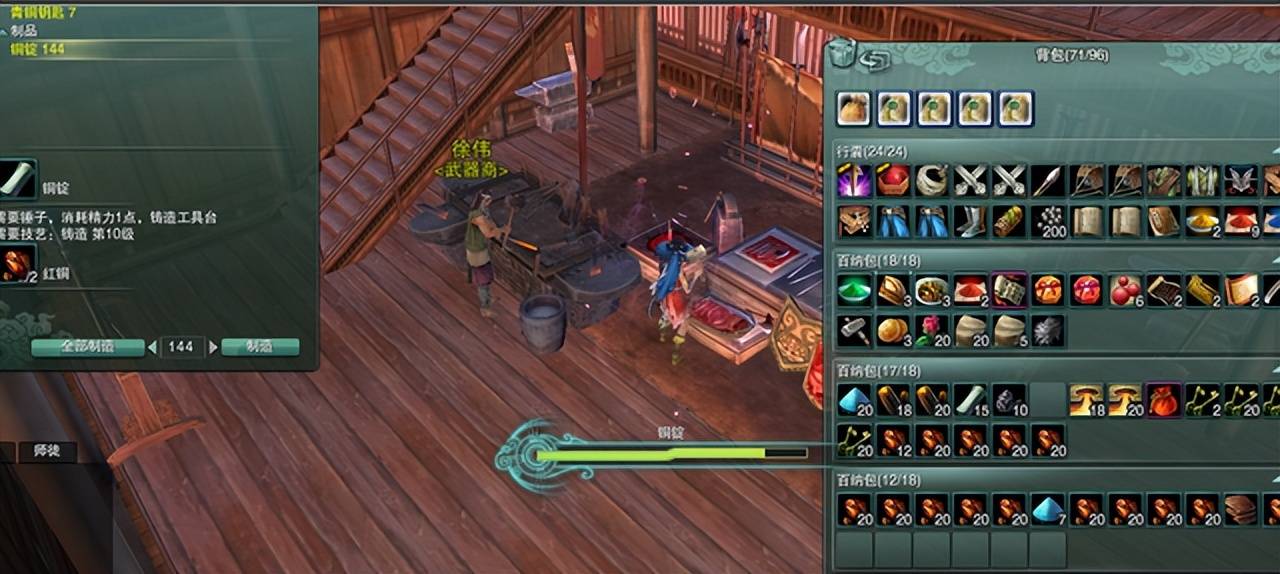Select the red pouch item slot

pyautogui.click(x=1163, y=400)
